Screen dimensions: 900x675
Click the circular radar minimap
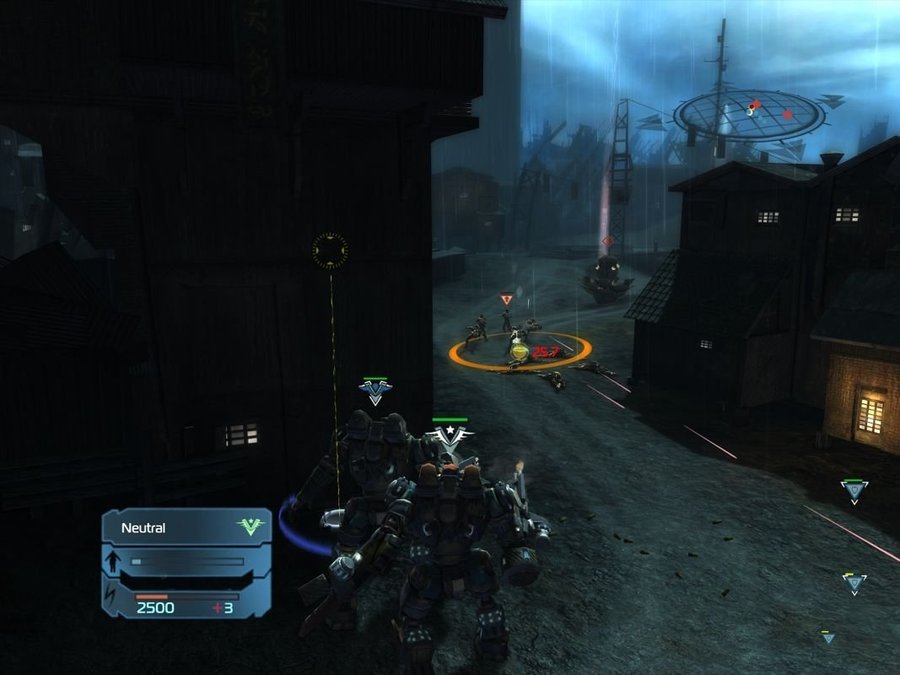(x=748, y=116)
